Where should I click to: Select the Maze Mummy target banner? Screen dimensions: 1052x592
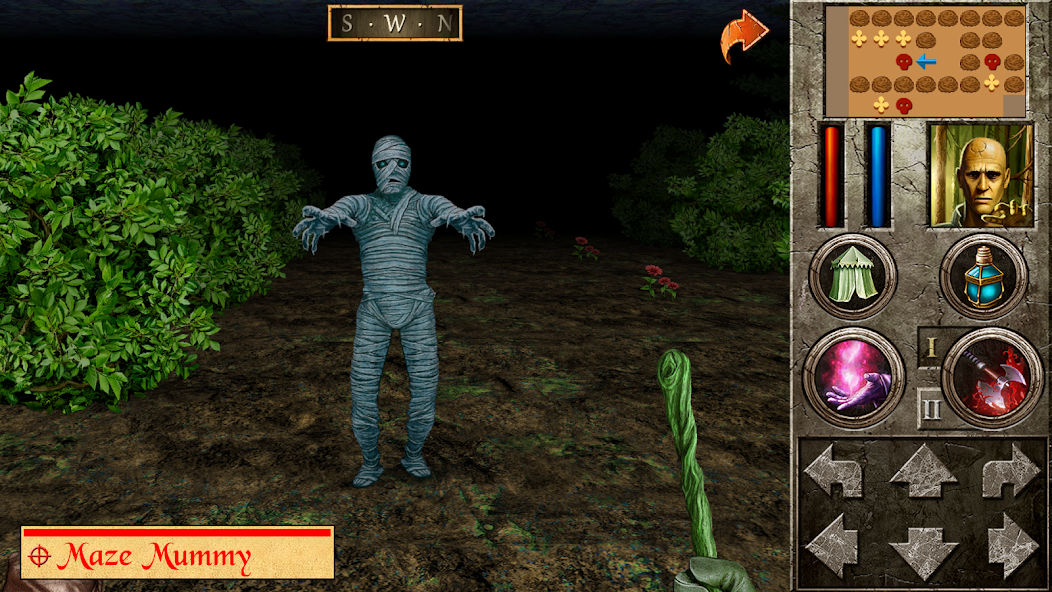coord(177,553)
